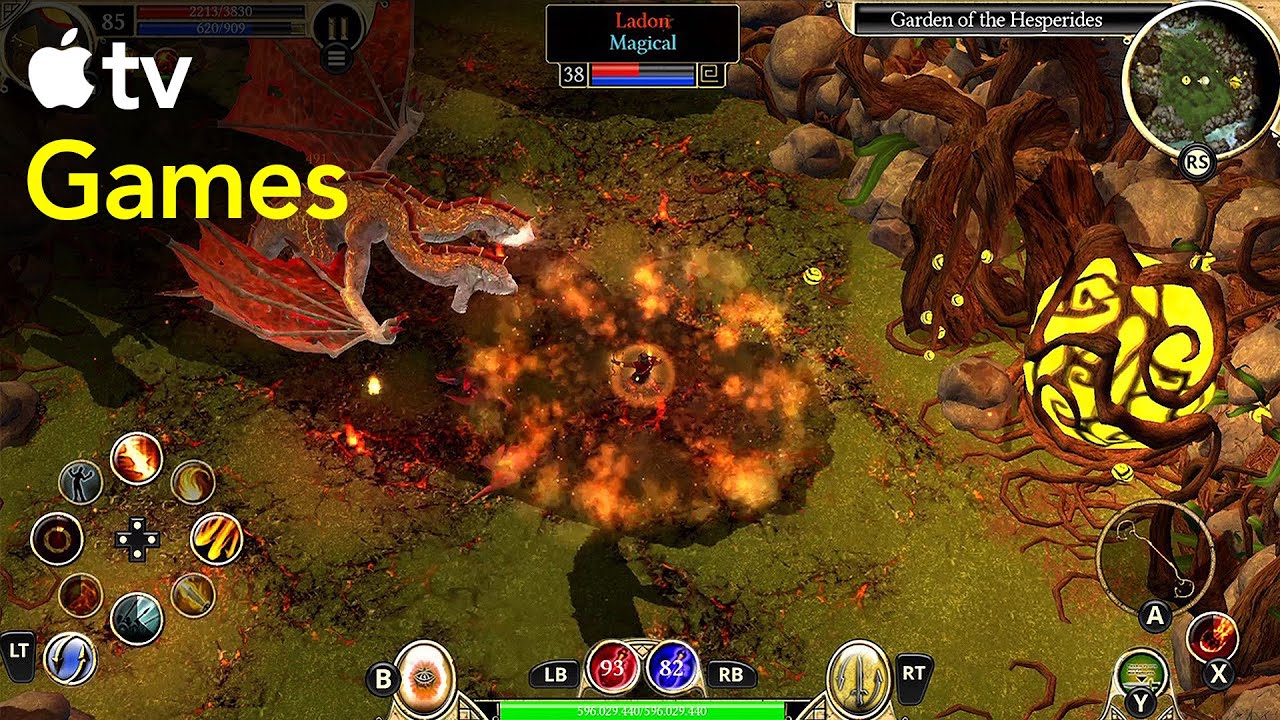Select the Ladon target nameplate
Viewport: 1280px width, 720px height.
(642, 33)
